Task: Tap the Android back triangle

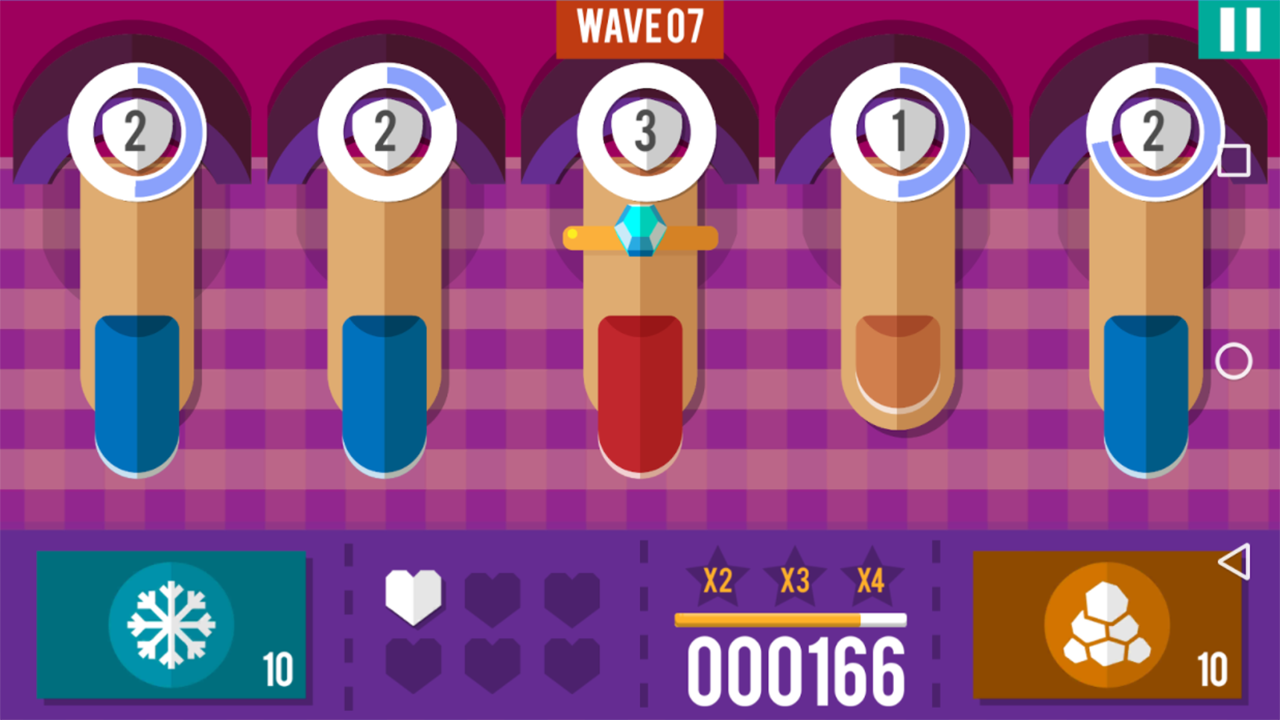Action: (x=1234, y=561)
